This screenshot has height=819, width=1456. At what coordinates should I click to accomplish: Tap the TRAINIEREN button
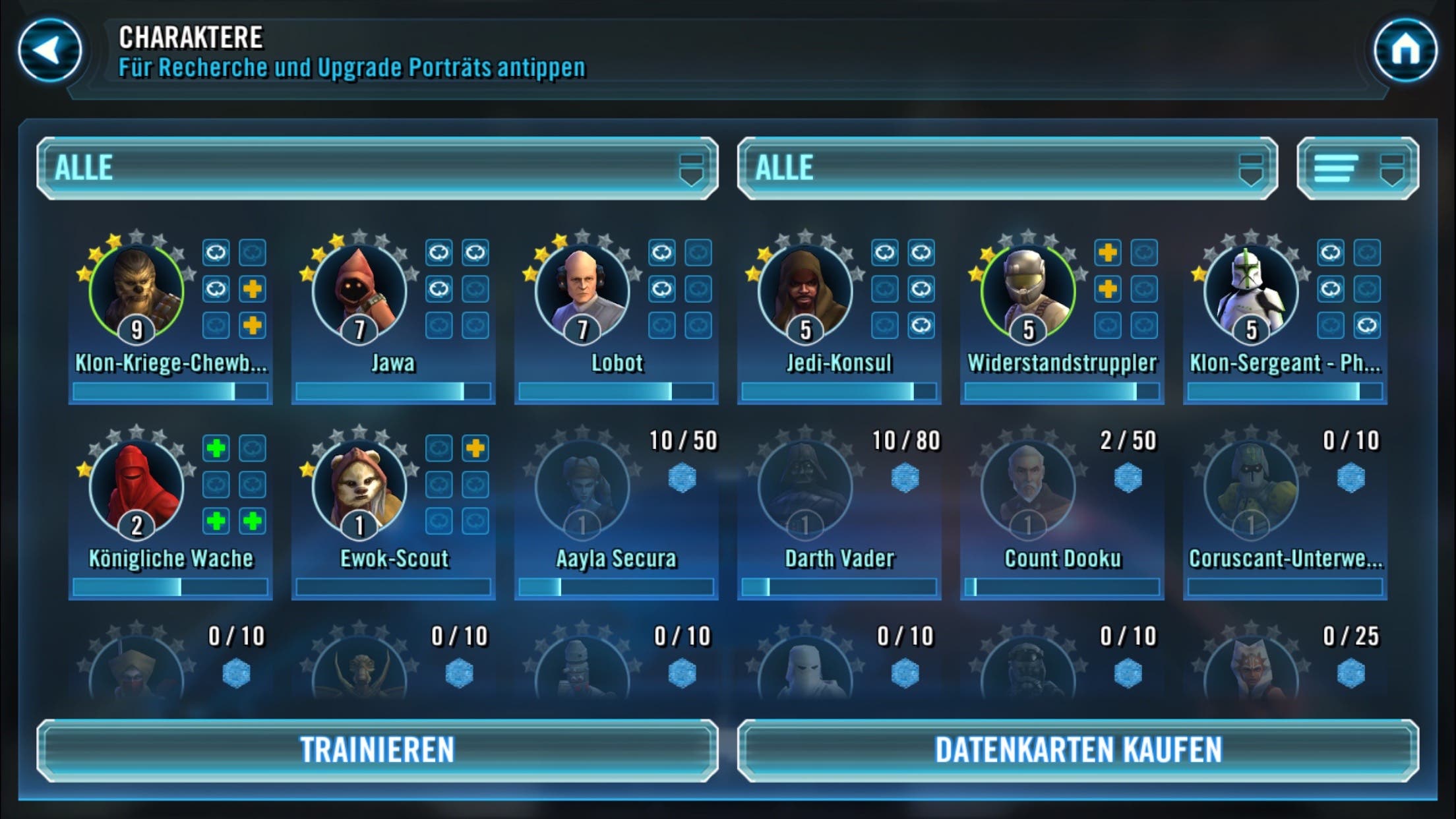point(377,750)
